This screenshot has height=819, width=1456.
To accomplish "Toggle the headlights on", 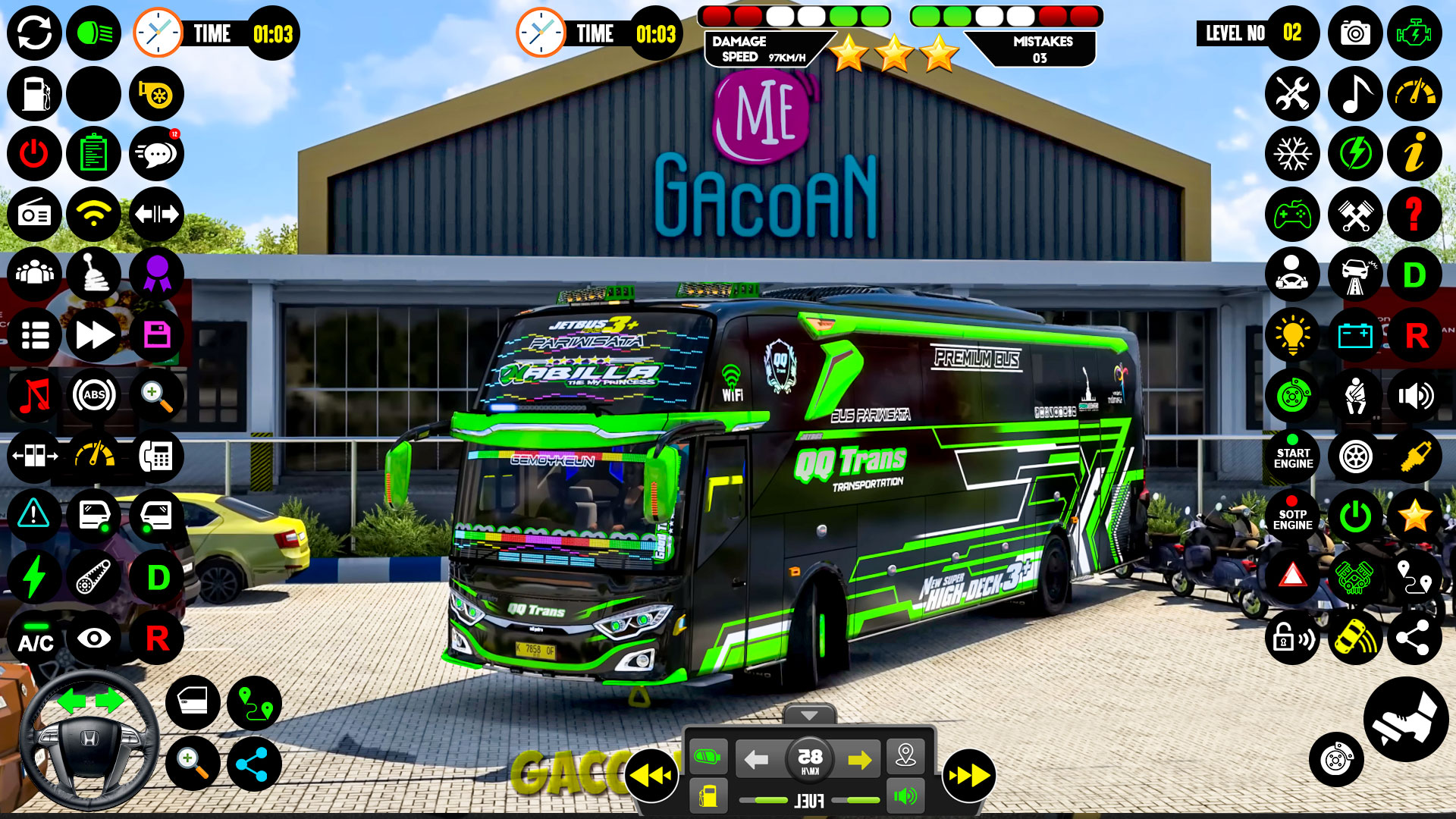I will (94, 33).
